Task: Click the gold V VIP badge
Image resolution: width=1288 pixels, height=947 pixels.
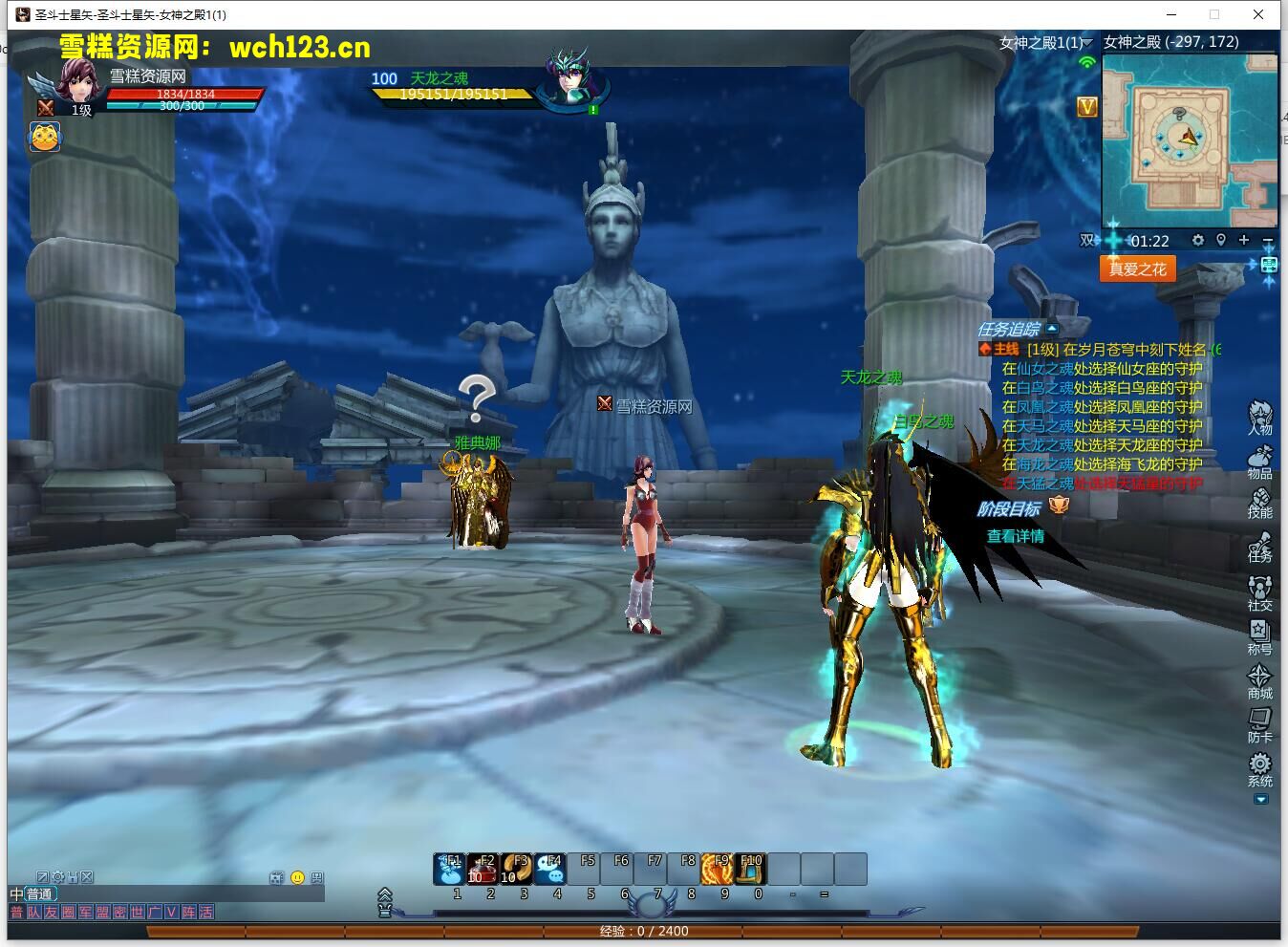Action: pyautogui.click(x=1087, y=107)
